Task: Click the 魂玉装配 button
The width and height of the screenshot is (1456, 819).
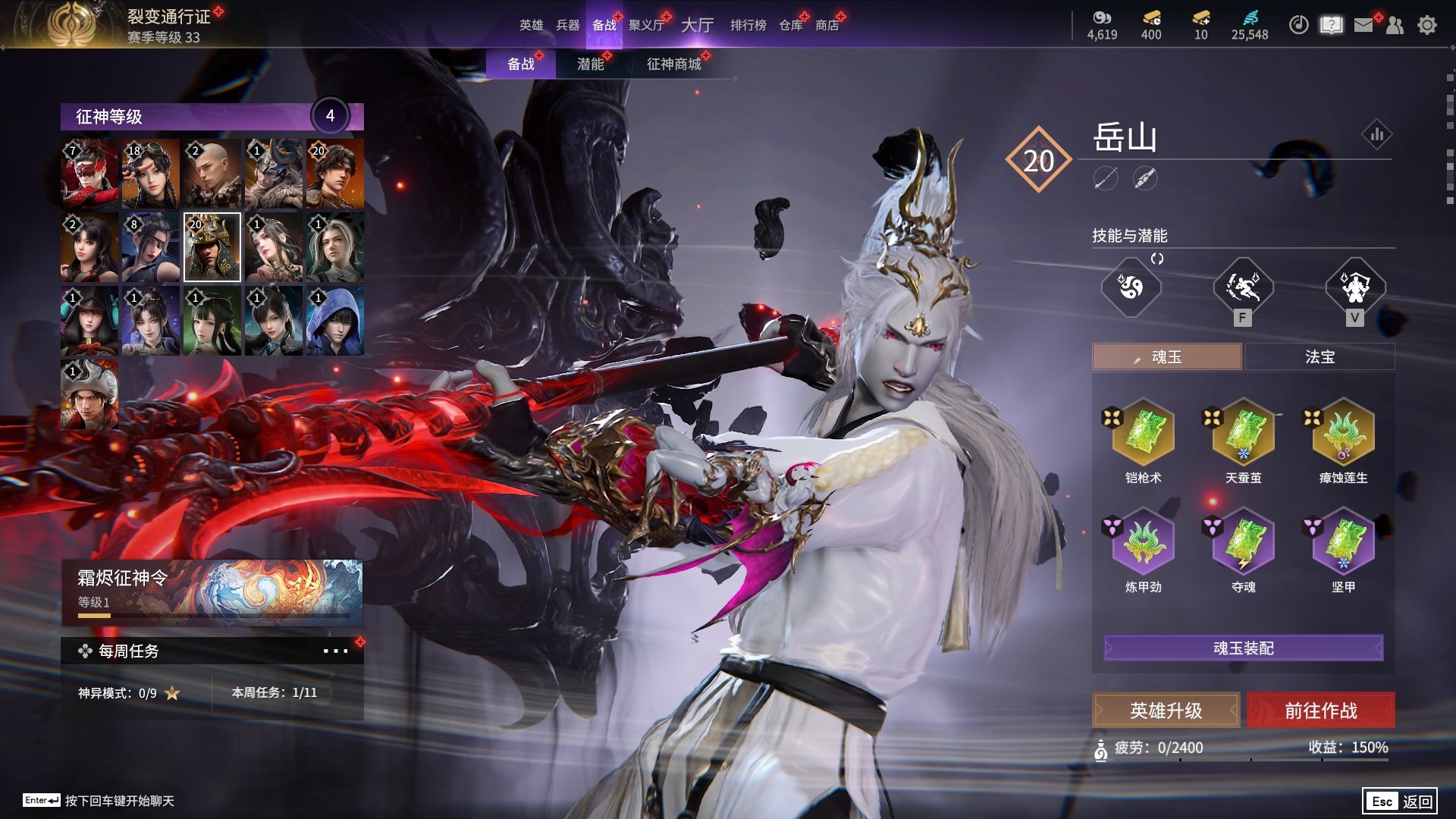Action: [x=1243, y=648]
